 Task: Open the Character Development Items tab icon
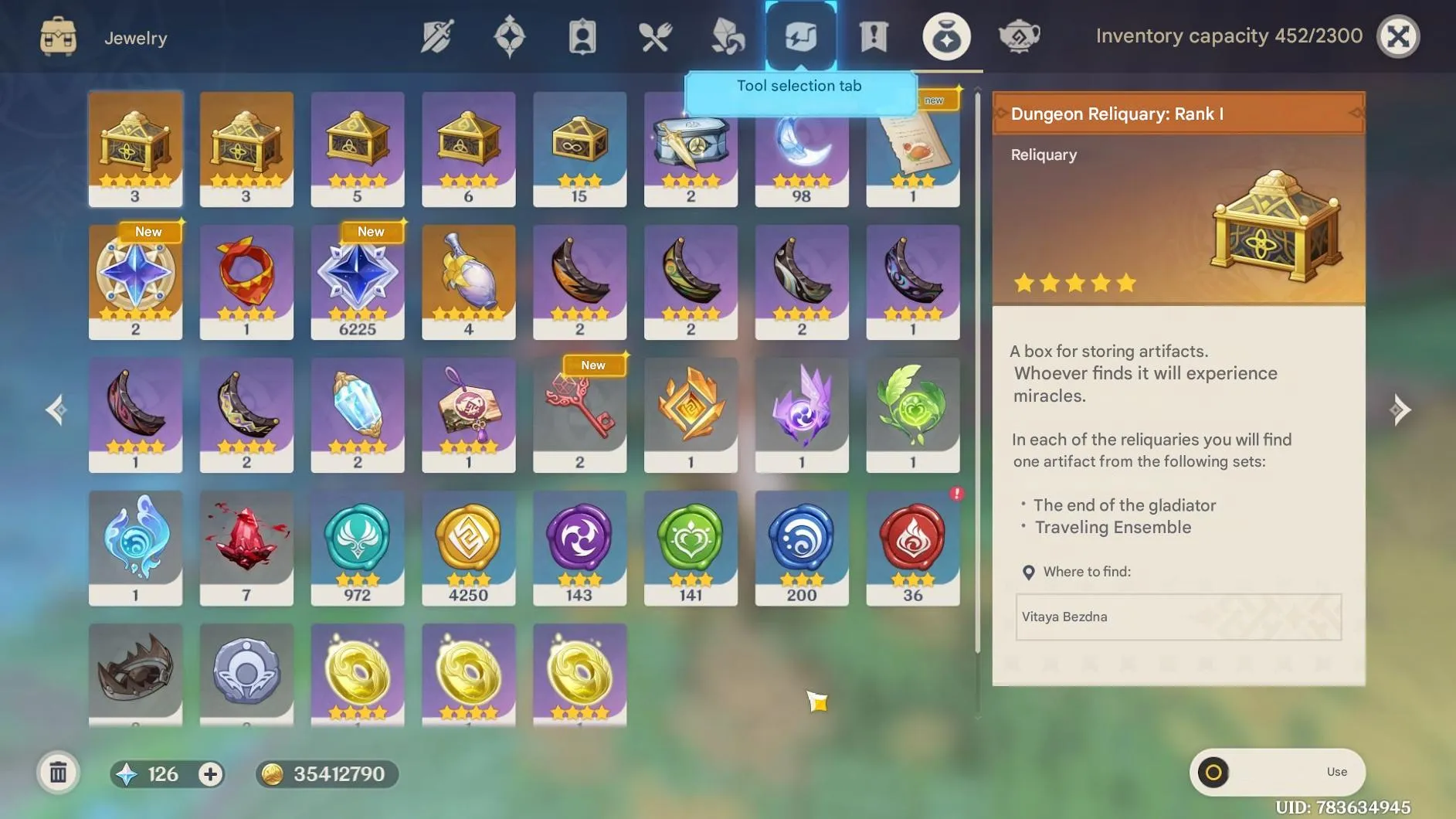coord(582,36)
